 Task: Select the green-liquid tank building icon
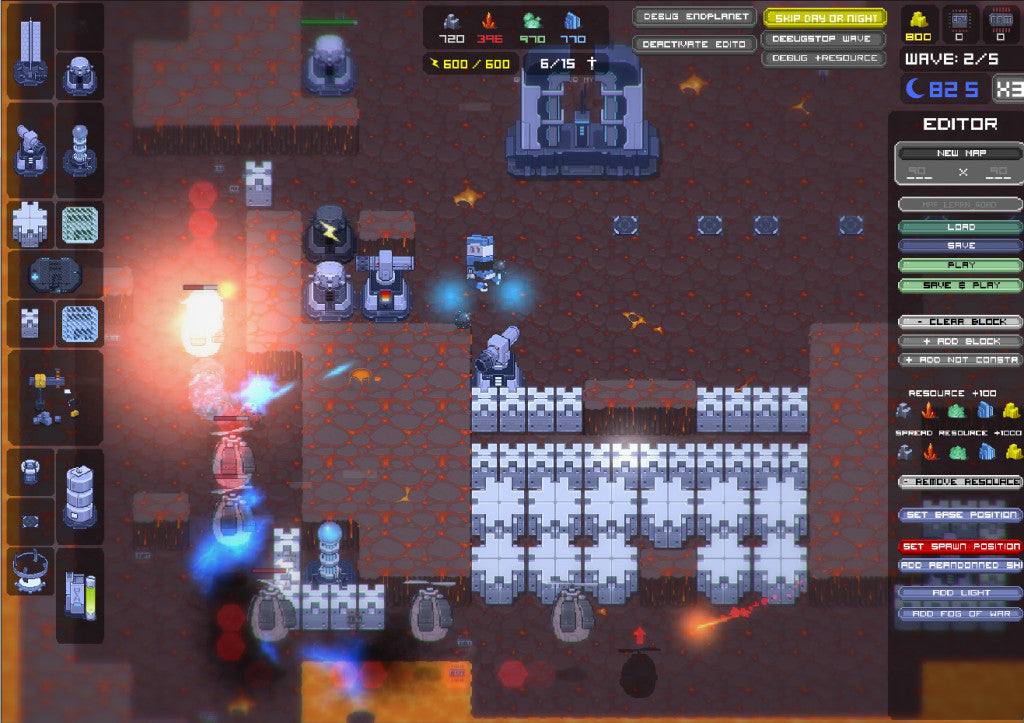(80, 595)
